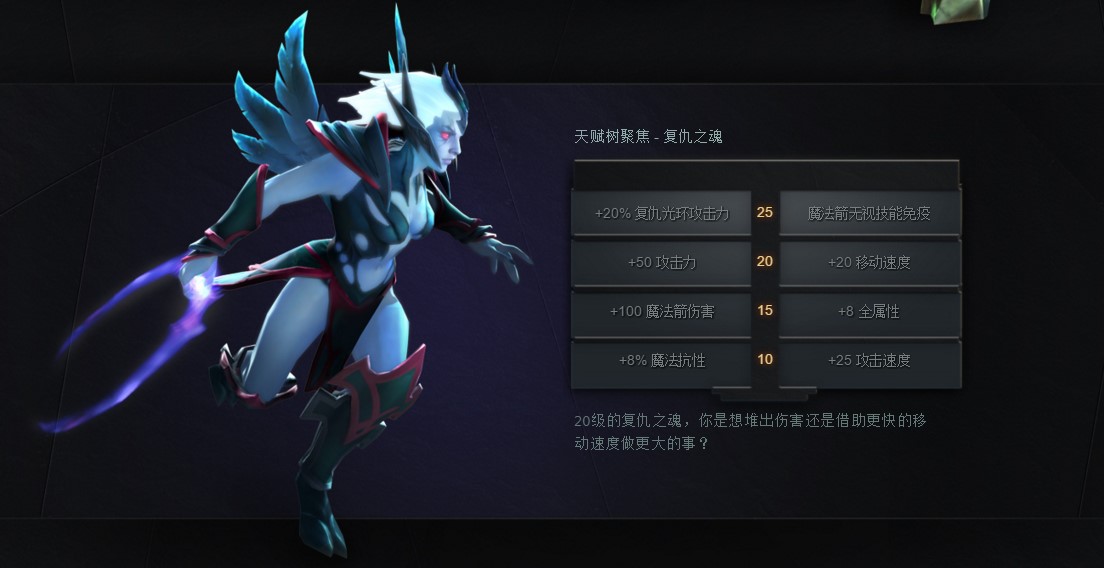Select the +20% 复仇光环攻击力 talent
This screenshot has height=568, width=1104.
point(661,213)
